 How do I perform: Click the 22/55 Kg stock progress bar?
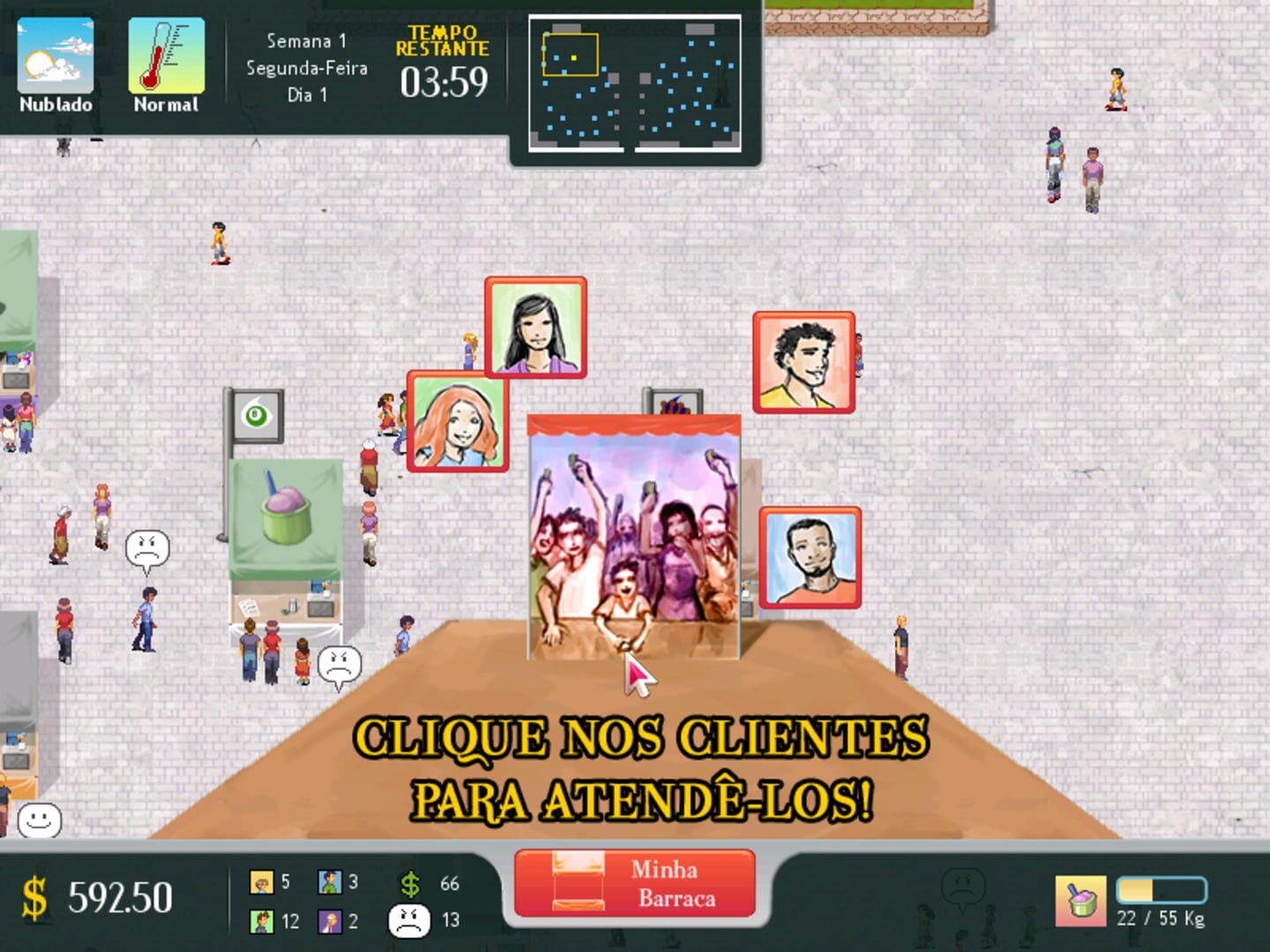(x=1162, y=890)
